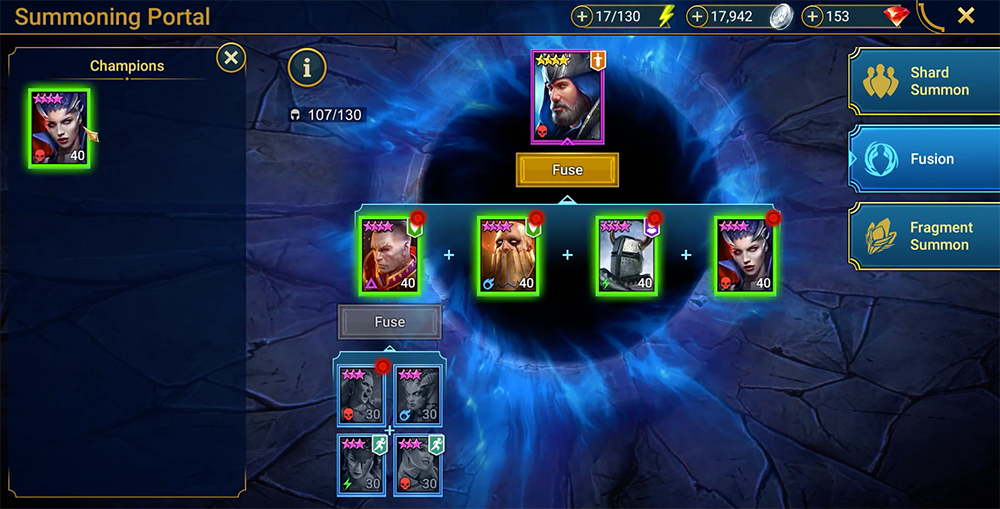Buy more gems with the plus button

tap(813, 16)
